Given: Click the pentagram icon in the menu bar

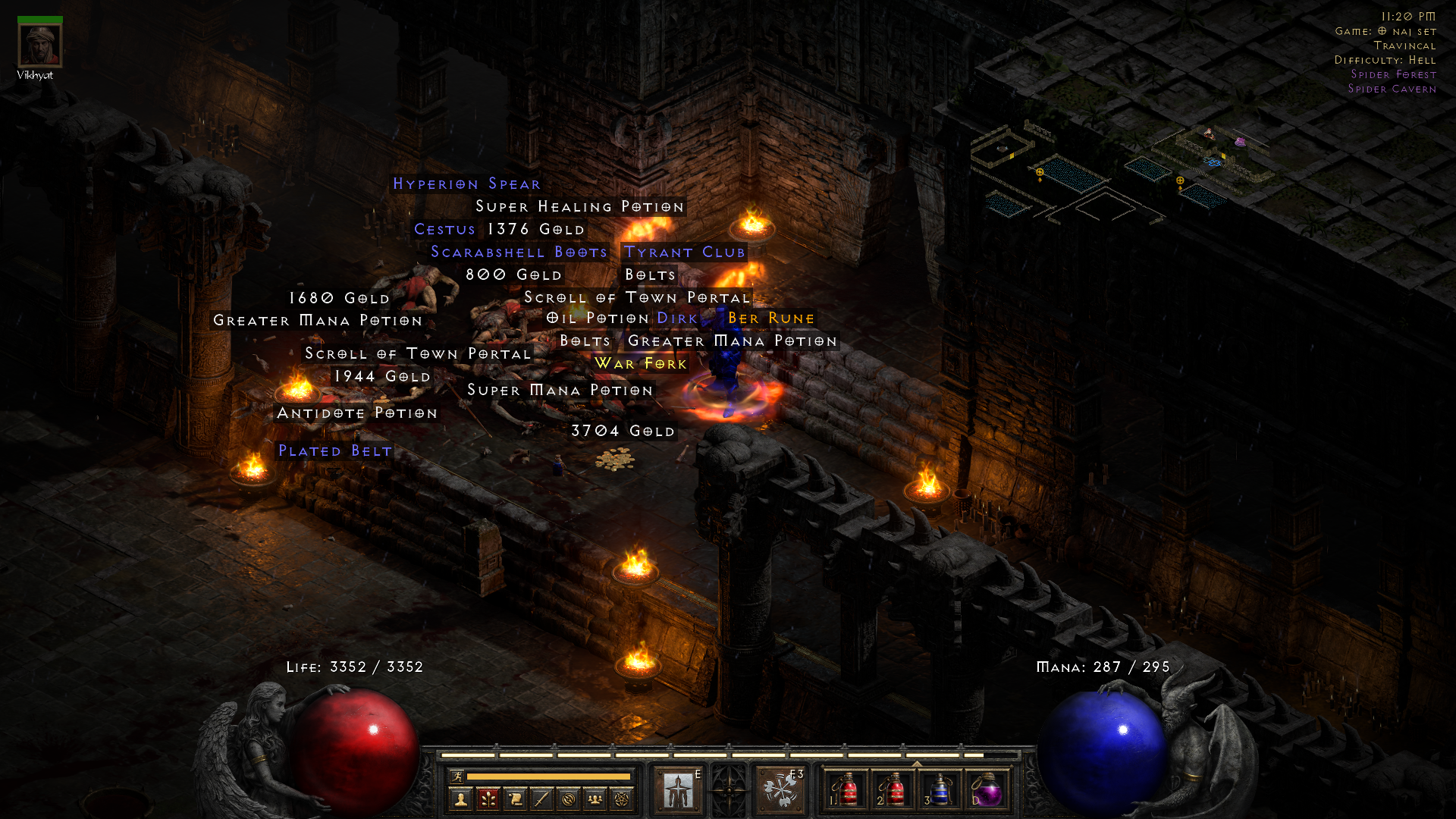Looking at the screenshot, I should (x=621, y=799).
